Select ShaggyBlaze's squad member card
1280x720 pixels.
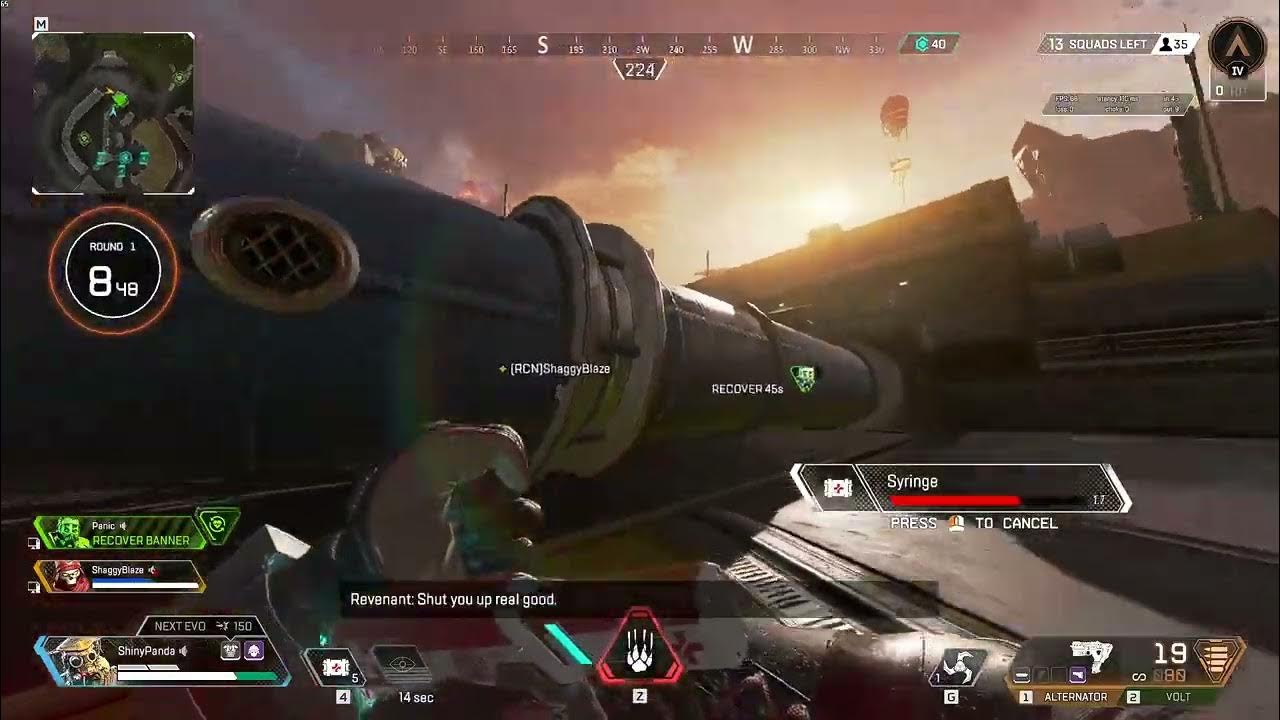[120, 576]
